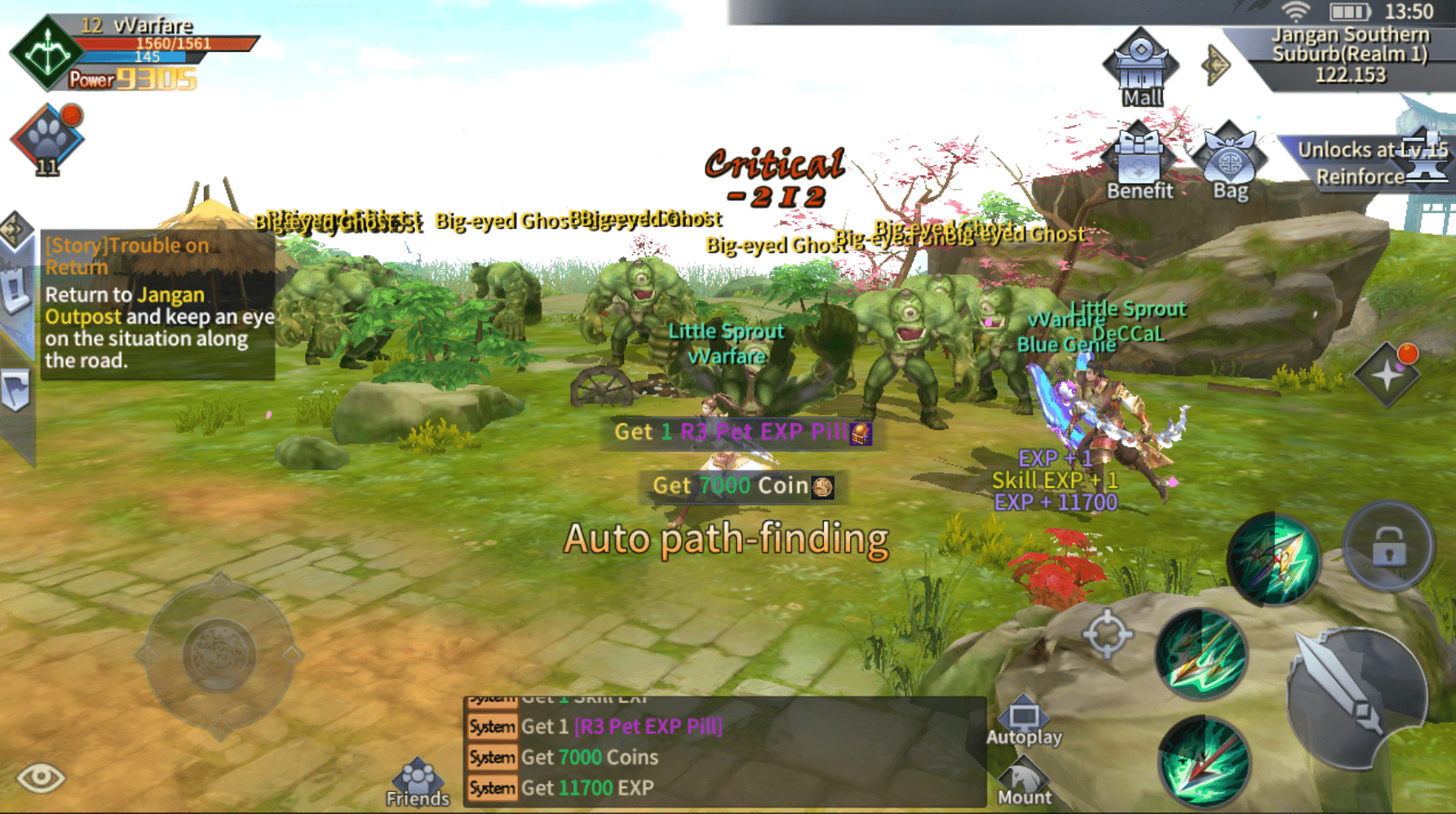
Task: Collapse the top-right menu with arrow button
Action: click(x=1215, y=64)
